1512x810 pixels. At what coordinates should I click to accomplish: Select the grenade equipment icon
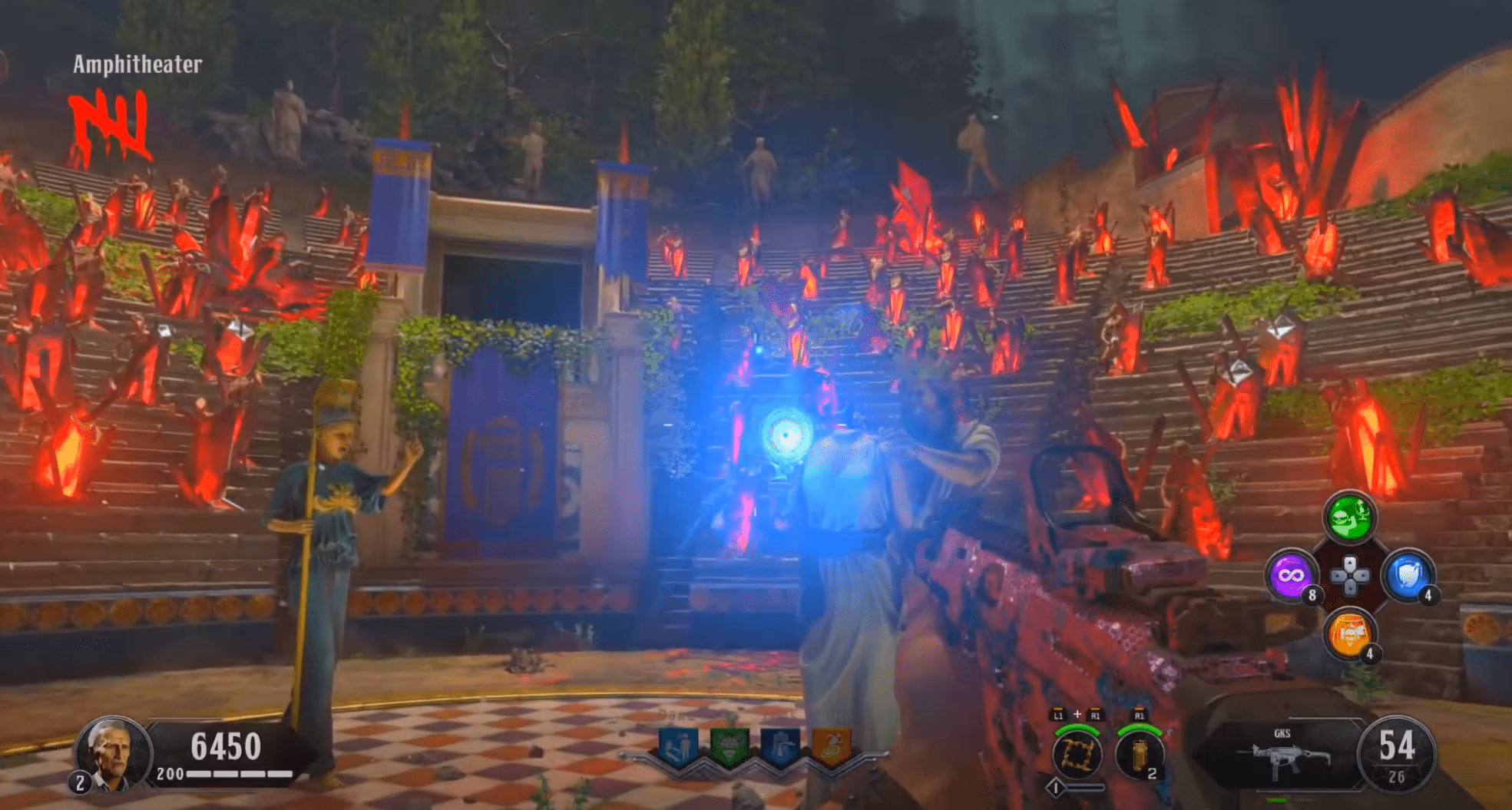[1139, 754]
